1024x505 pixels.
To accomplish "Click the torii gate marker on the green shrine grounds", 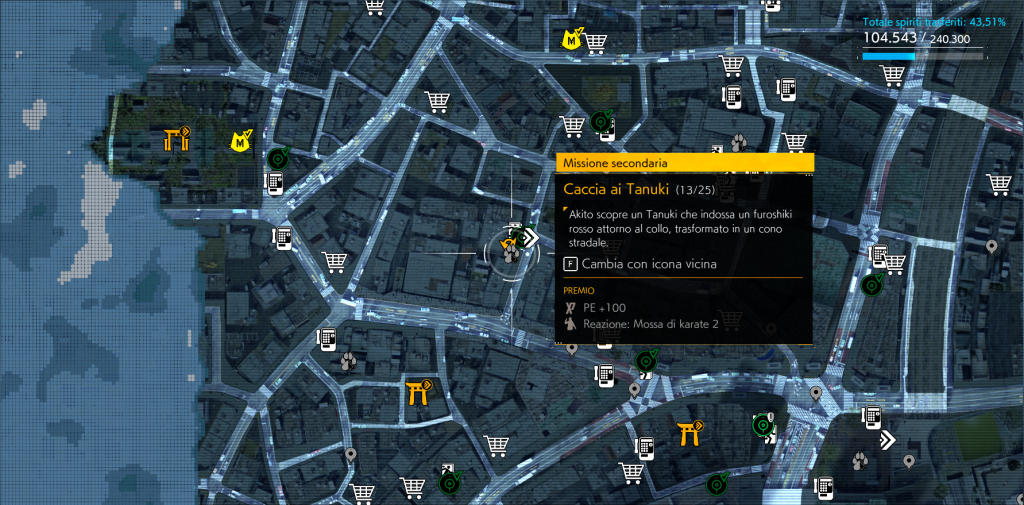I will 177,139.
